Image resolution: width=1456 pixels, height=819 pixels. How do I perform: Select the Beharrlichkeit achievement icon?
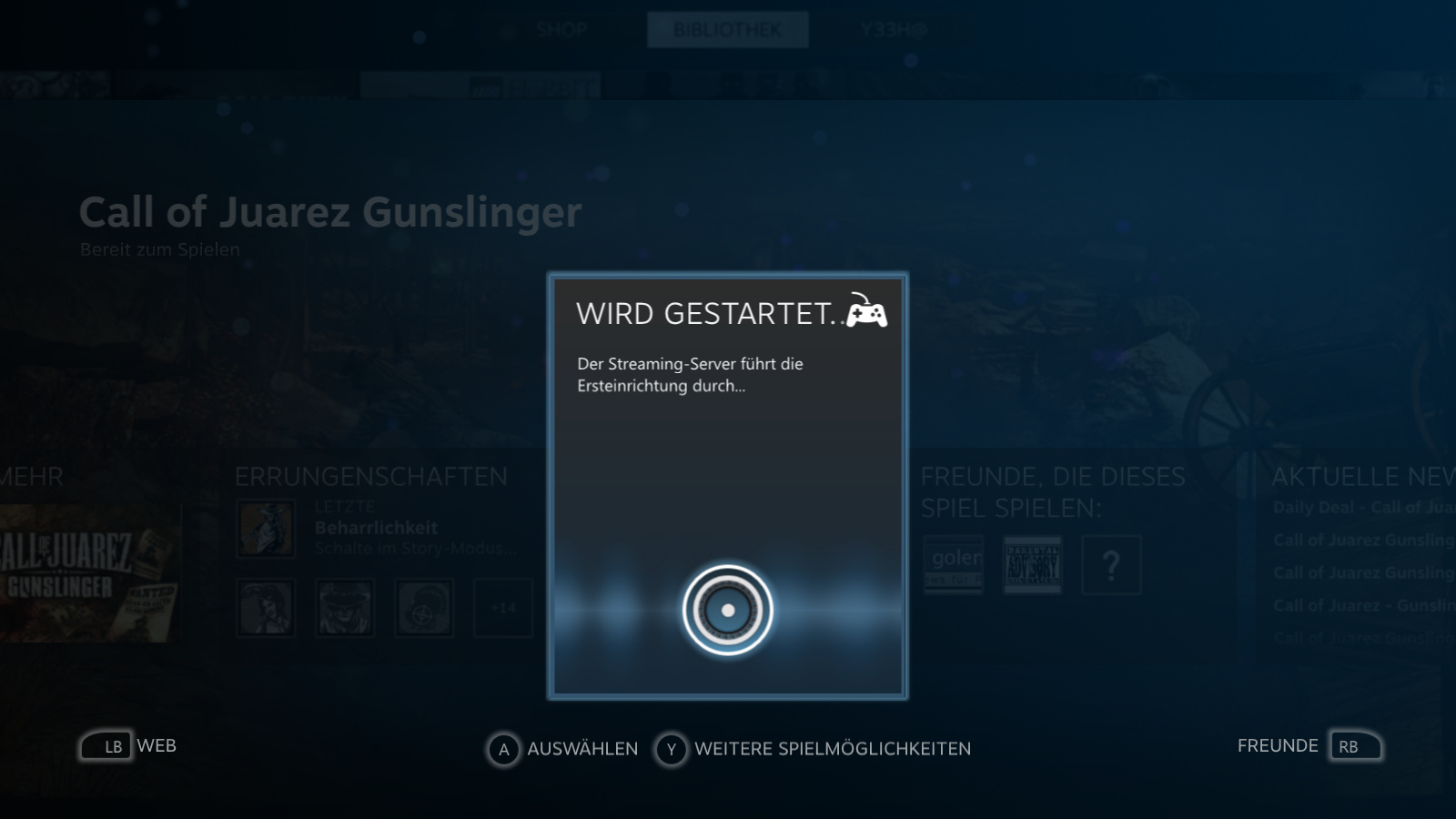coord(266,528)
